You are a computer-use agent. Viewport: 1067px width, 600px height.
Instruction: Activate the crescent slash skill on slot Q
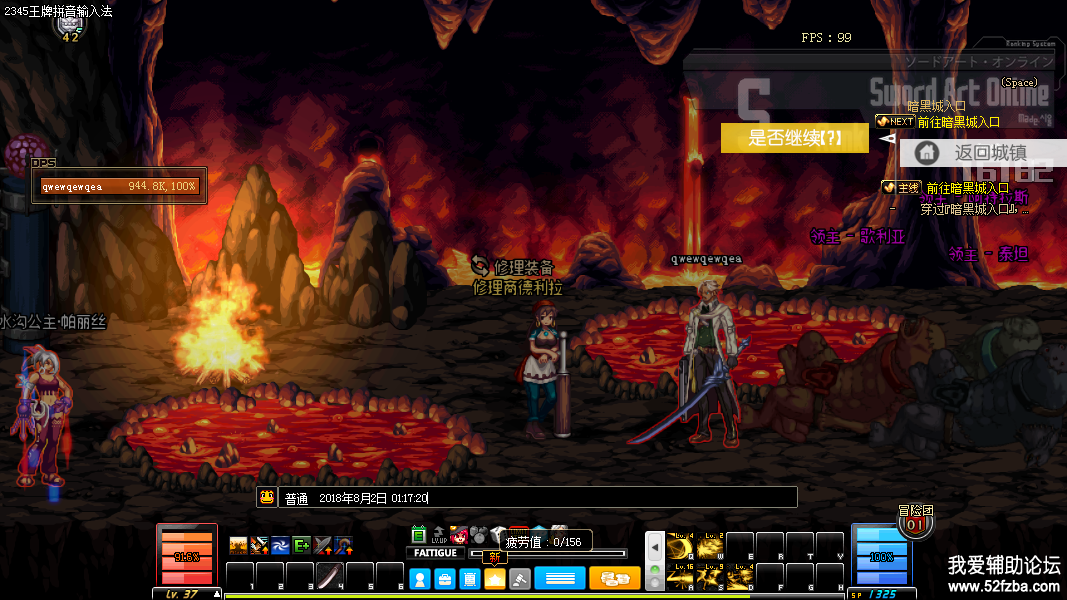coord(680,546)
